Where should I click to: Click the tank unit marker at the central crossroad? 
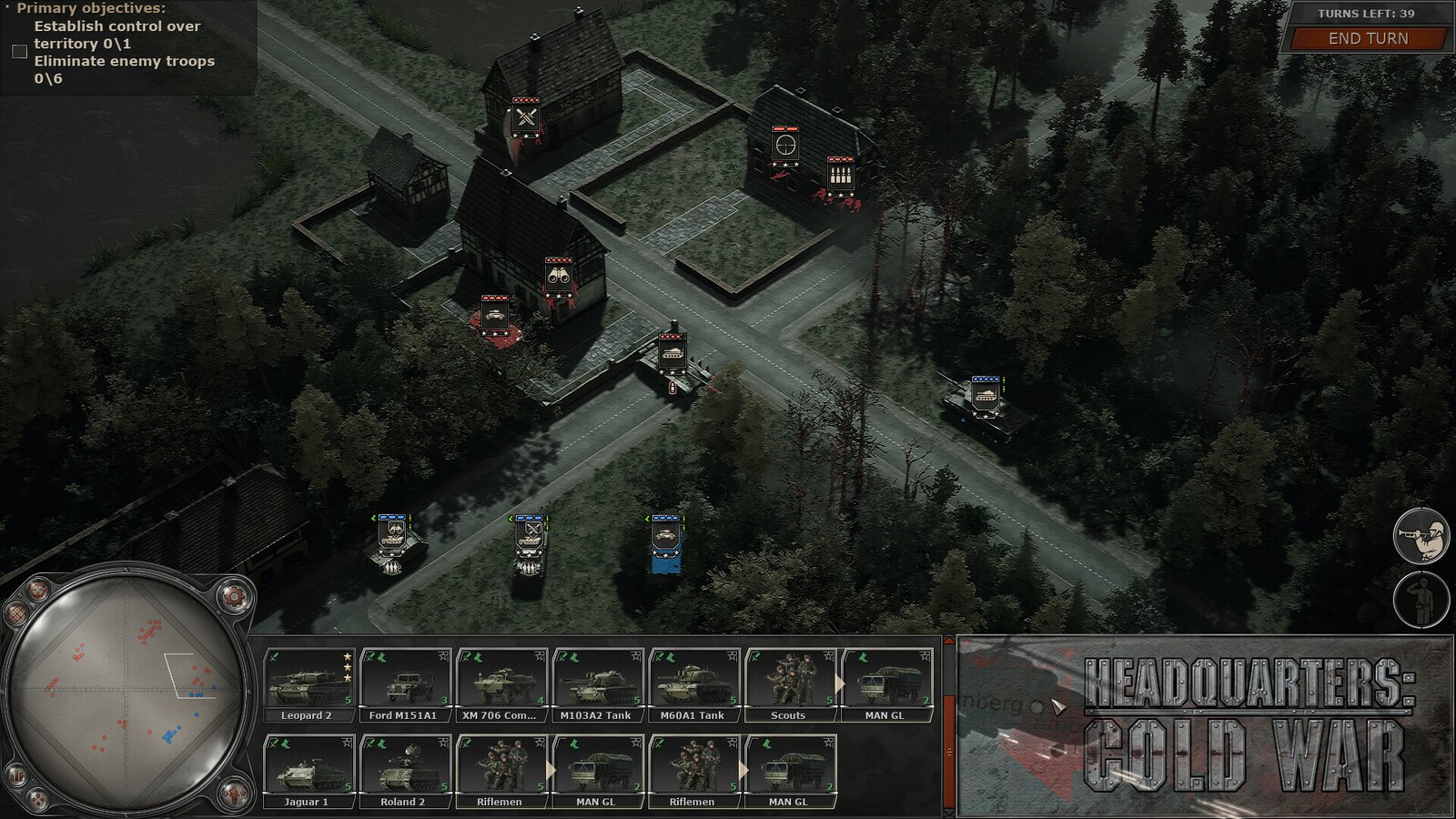pos(673,351)
